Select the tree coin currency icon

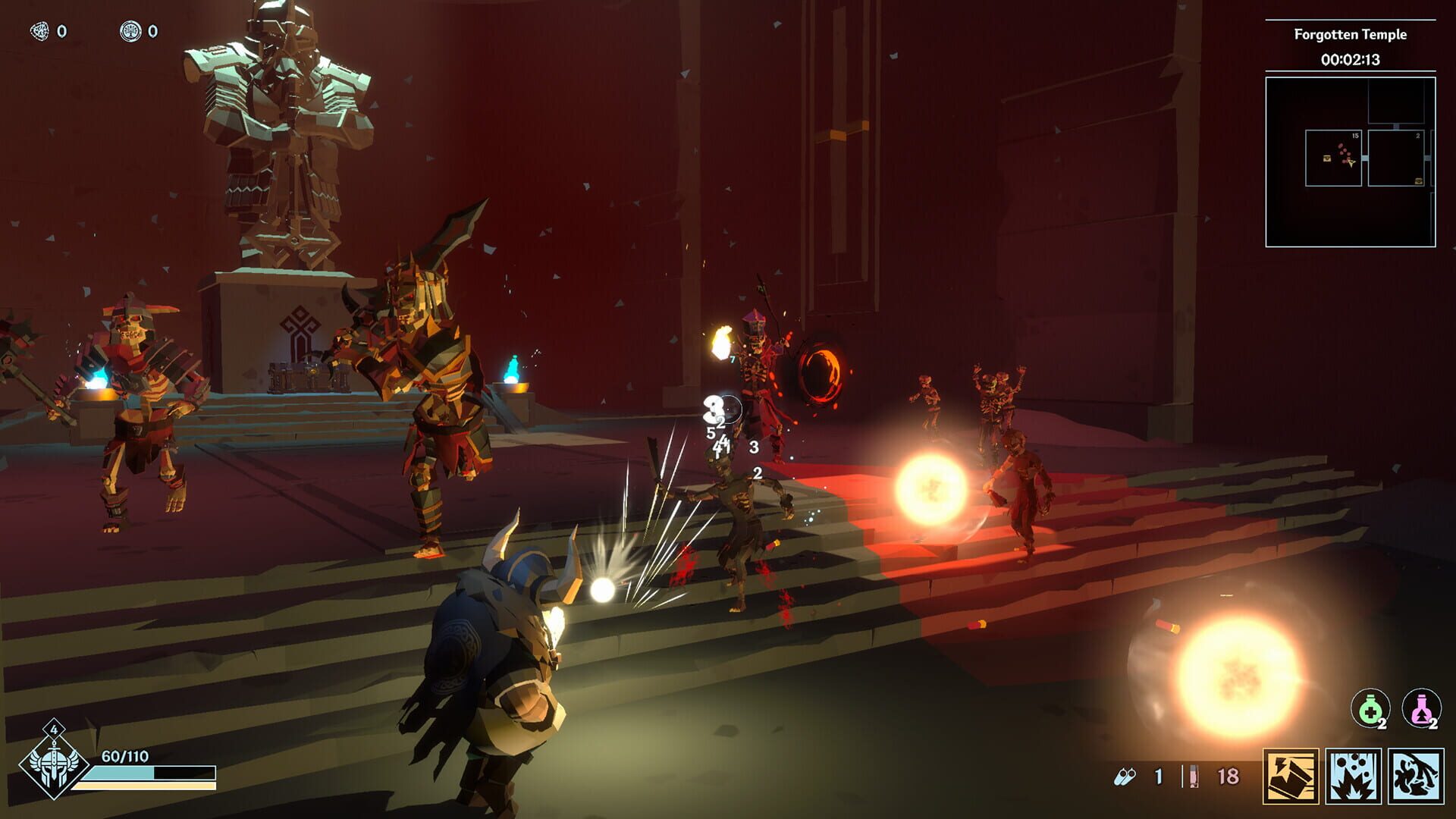click(130, 31)
